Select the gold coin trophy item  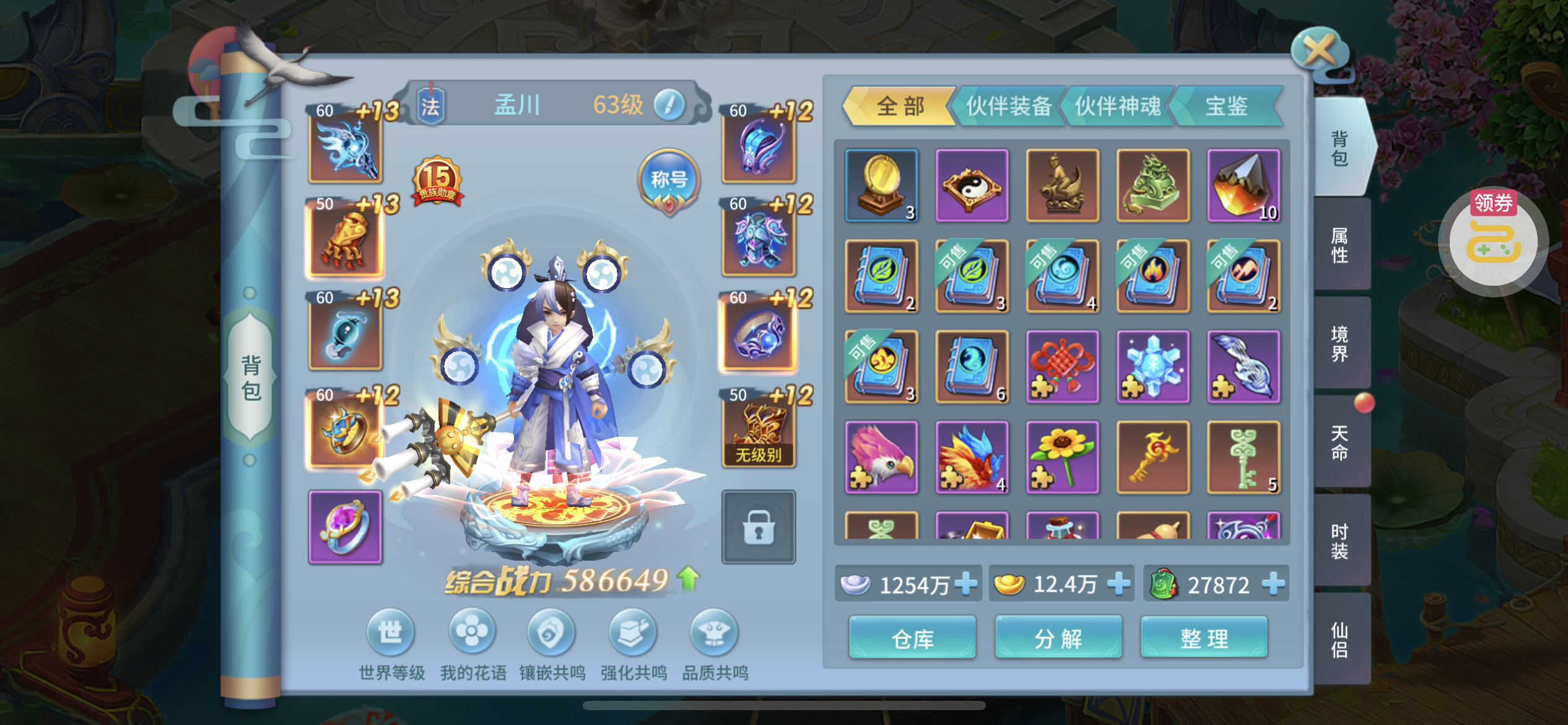(x=881, y=185)
